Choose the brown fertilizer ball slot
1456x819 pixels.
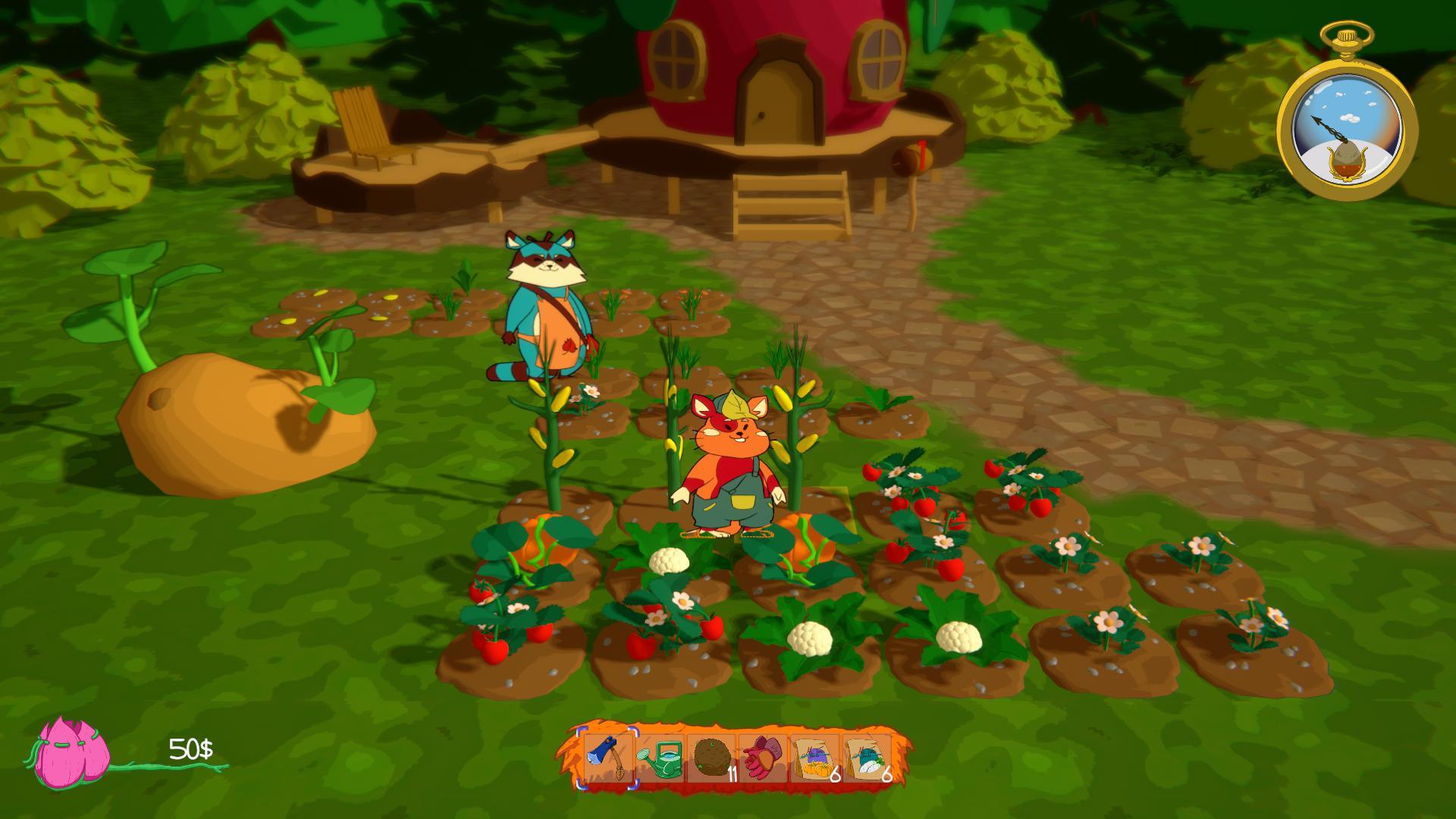[x=711, y=758]
